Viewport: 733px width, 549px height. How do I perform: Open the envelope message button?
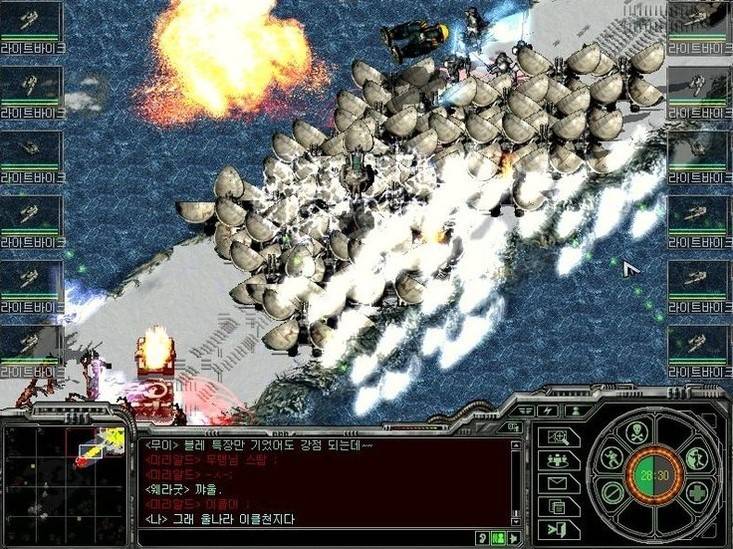tap(557, 484)
